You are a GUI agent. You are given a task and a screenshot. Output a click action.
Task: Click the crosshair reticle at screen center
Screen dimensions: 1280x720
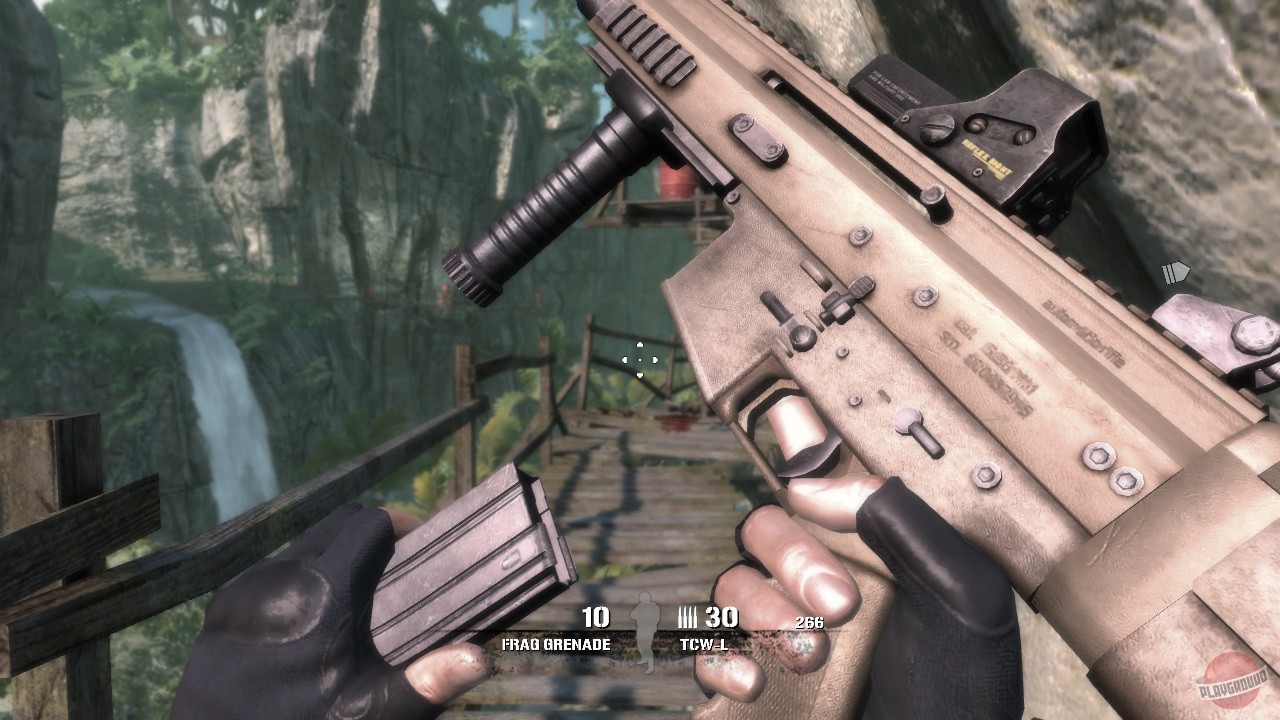640,360
